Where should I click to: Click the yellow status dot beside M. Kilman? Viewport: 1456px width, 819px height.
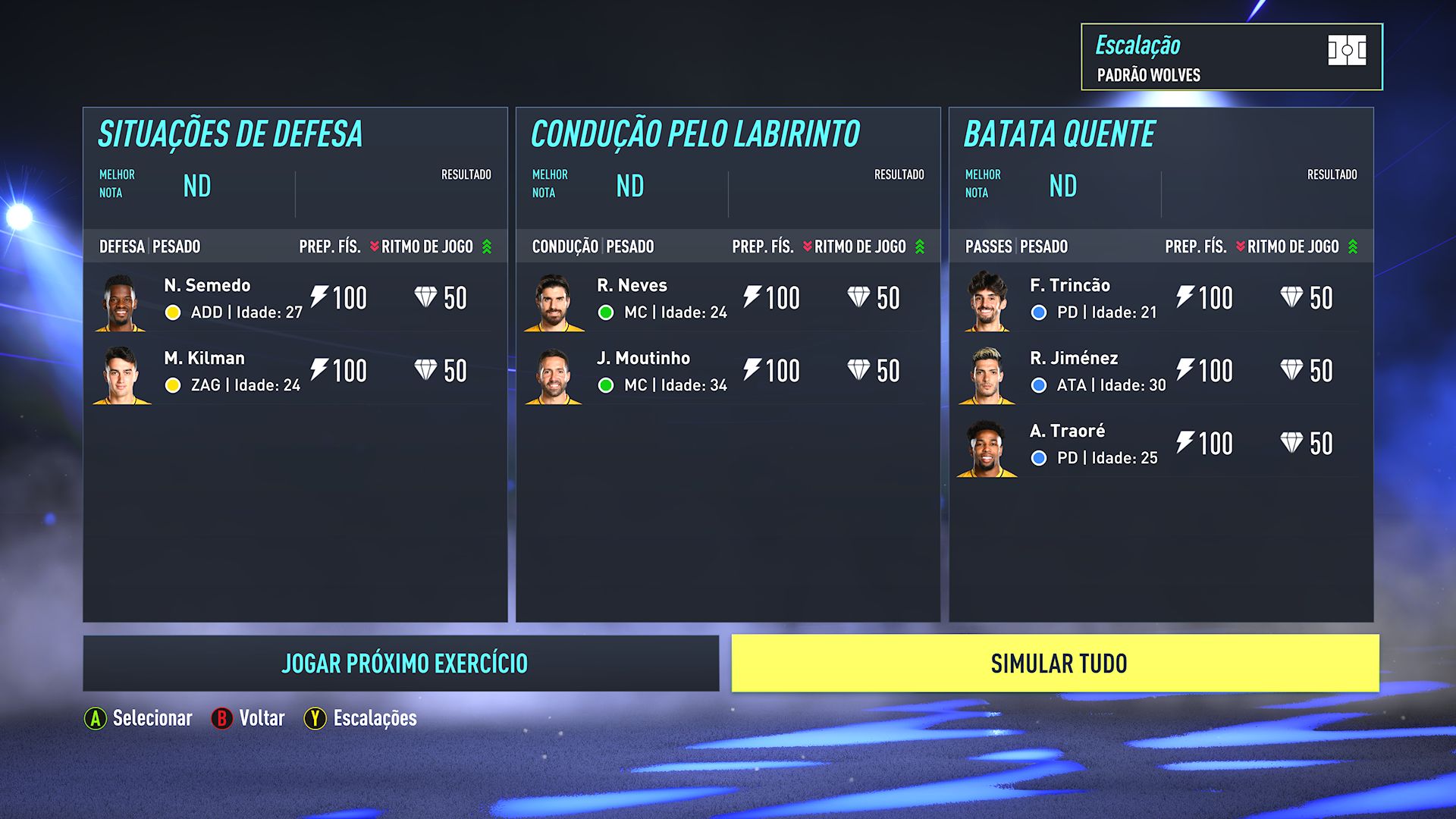pos(173,384)
